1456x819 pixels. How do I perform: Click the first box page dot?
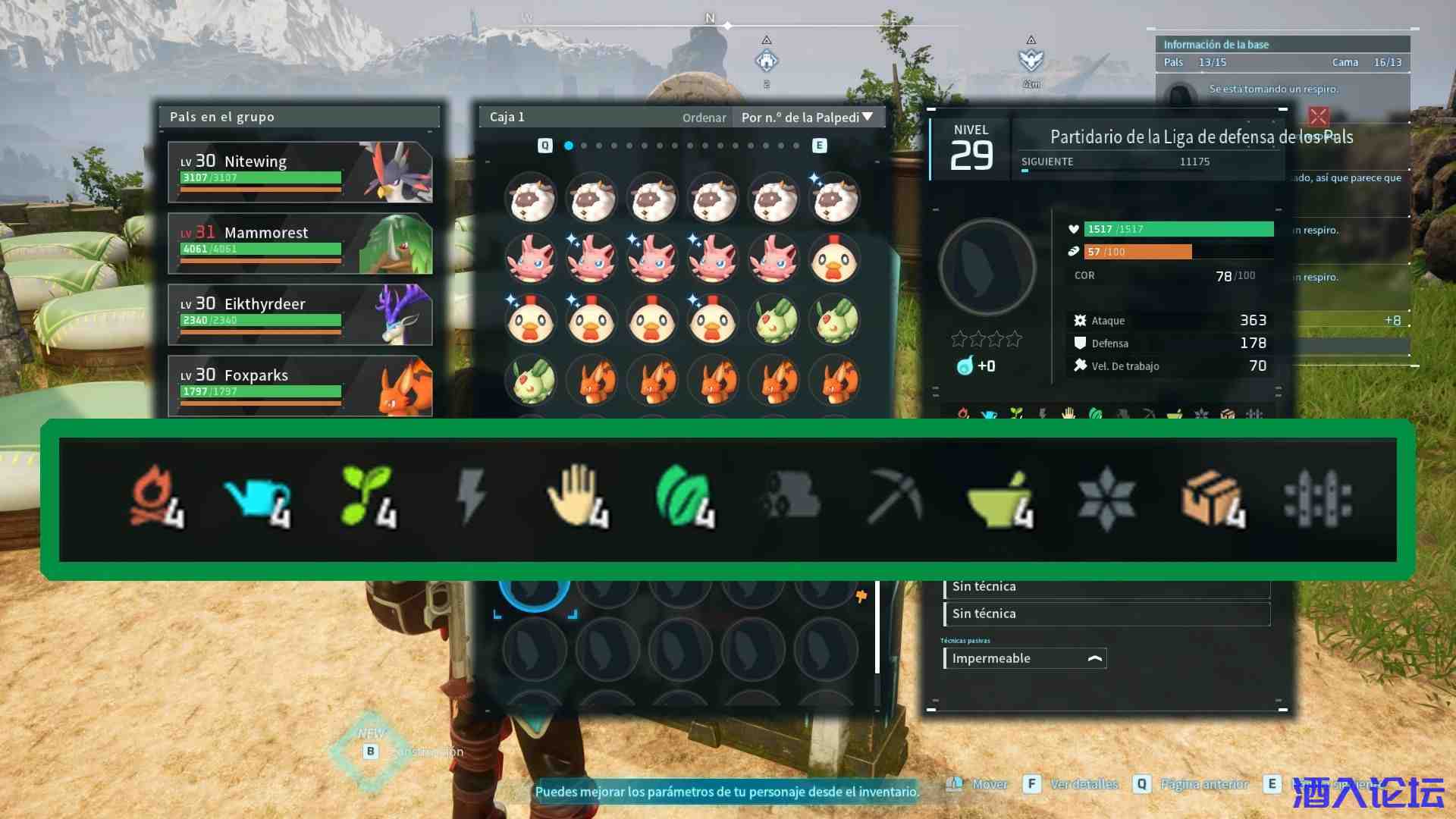point(569,146)
